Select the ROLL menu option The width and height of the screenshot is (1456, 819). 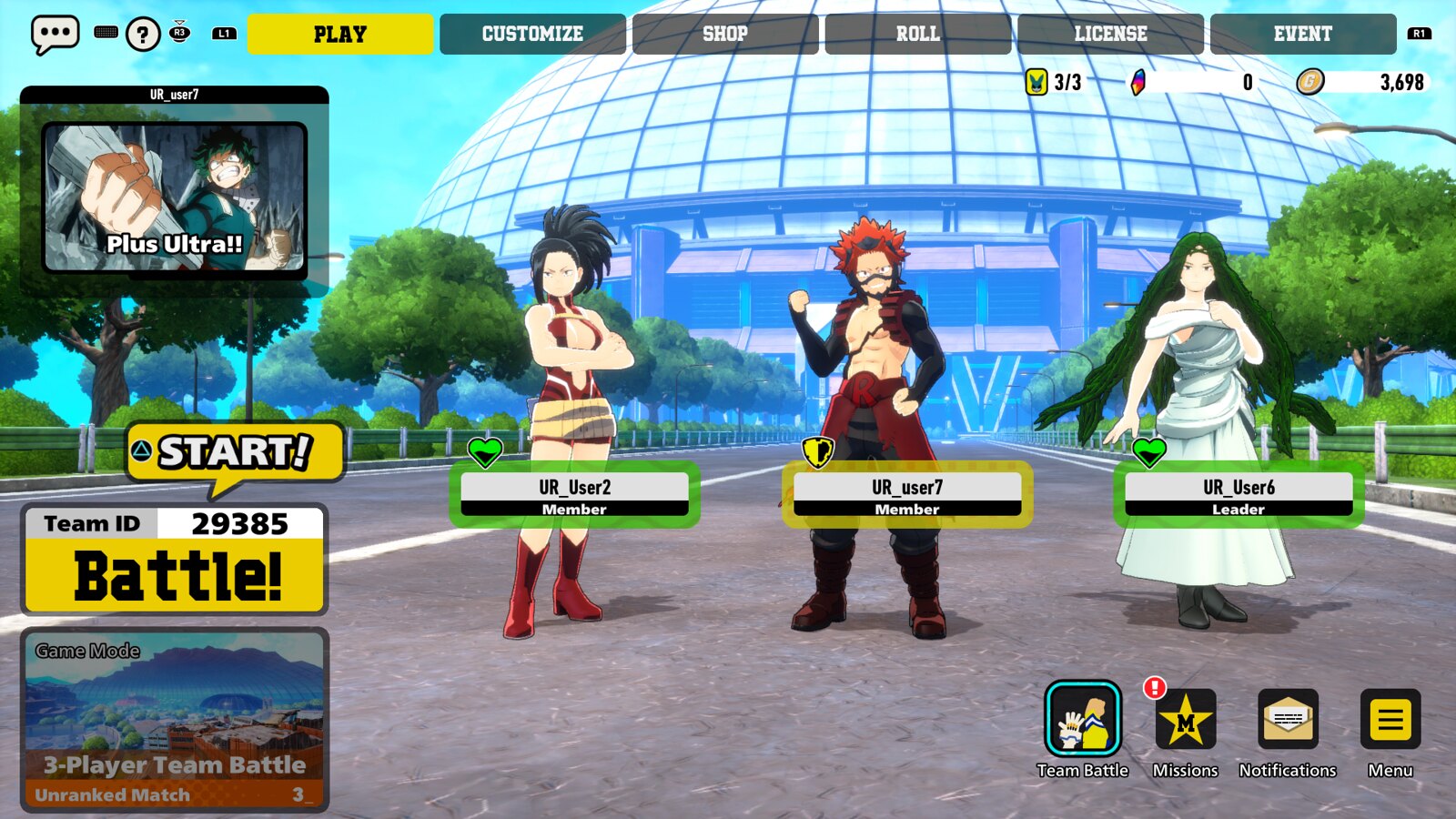tap(917, 34)
